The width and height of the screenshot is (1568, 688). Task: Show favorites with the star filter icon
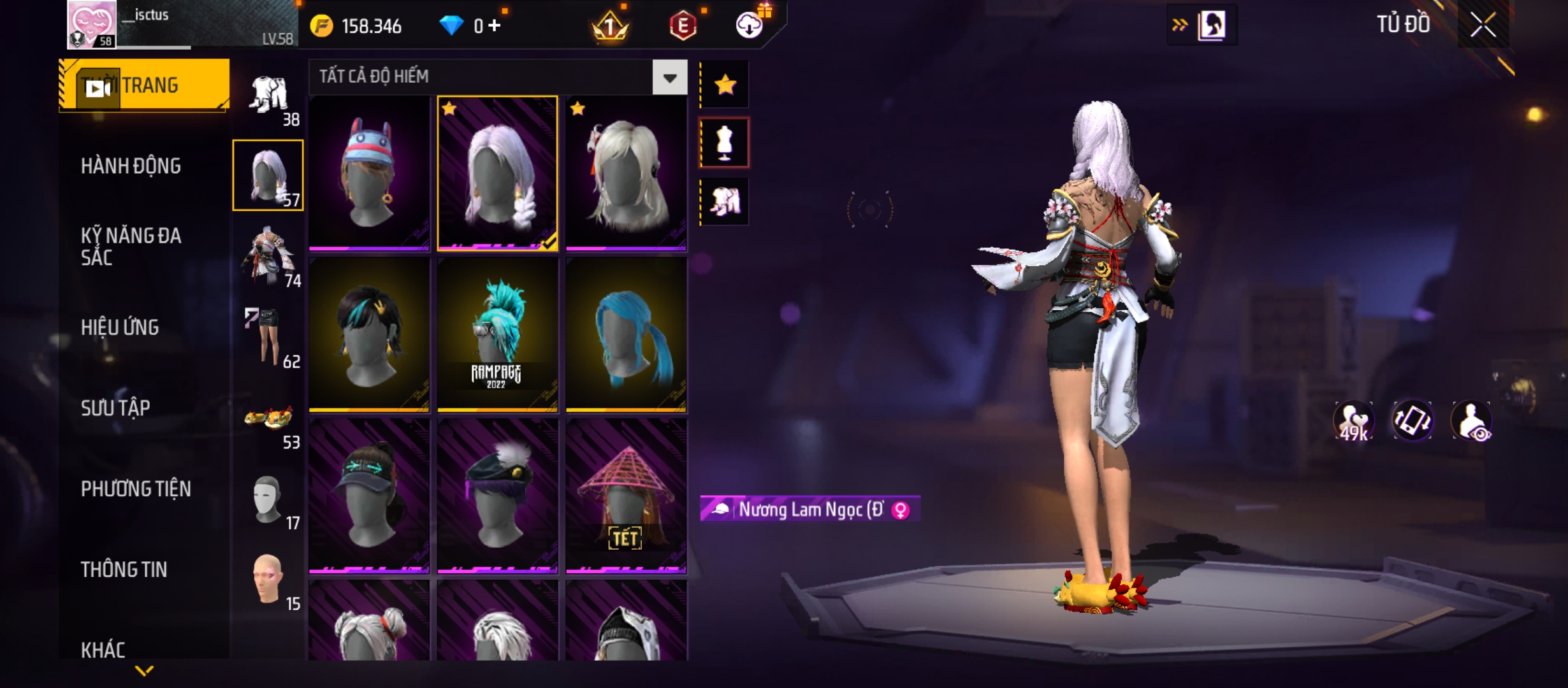click(725, 85)
